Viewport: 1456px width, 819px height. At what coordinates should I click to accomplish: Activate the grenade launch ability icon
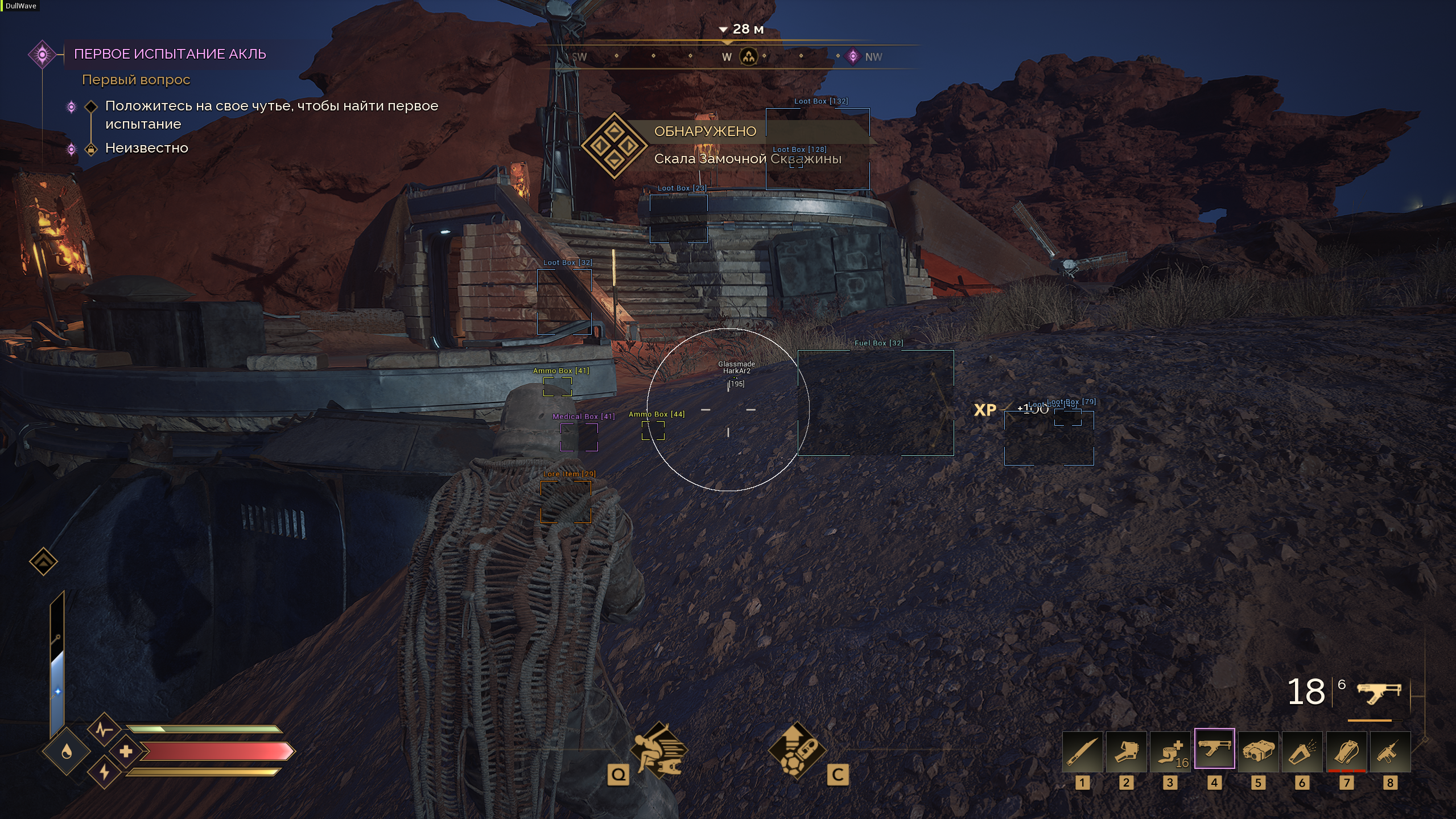797,750
